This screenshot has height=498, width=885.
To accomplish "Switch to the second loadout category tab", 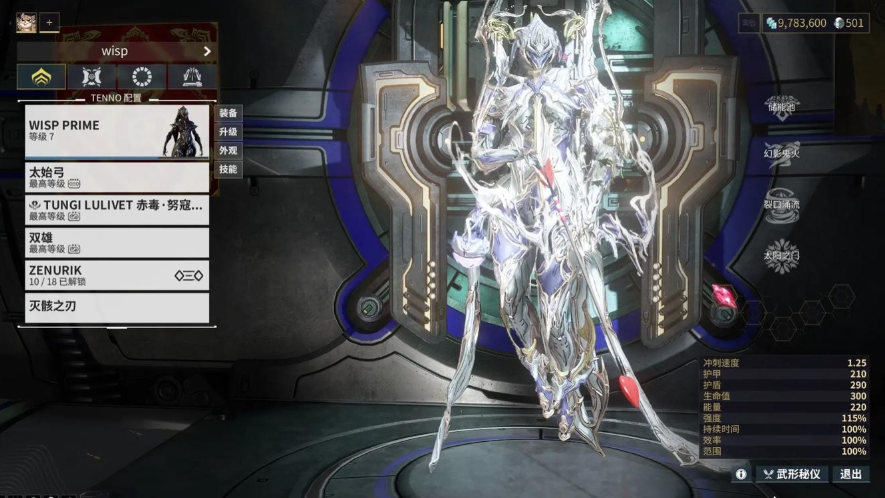I will (92, 77).
